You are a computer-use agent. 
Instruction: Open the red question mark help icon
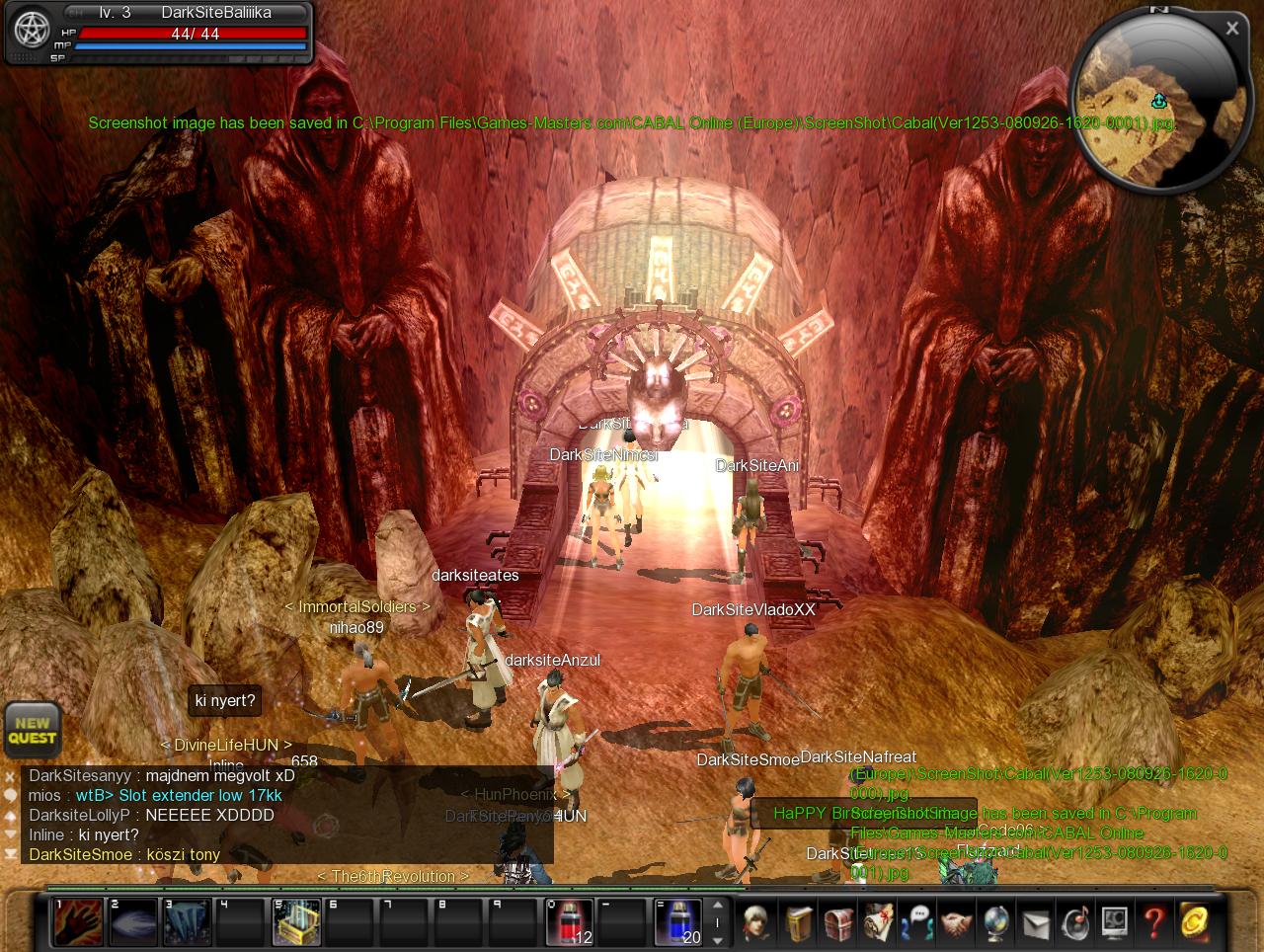[x=1153, y=922]
